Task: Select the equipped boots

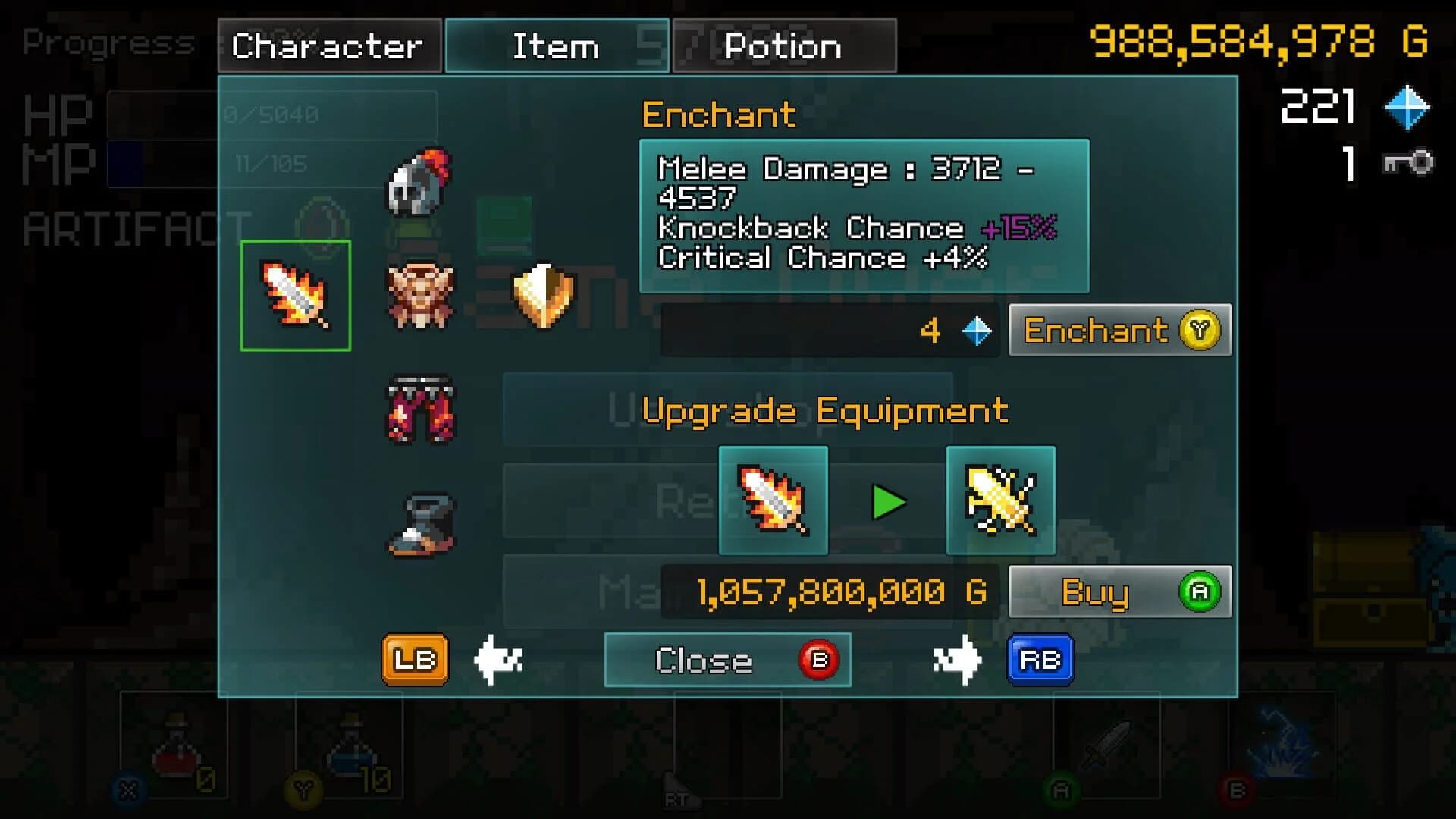Action: click(x=418, y=523)
